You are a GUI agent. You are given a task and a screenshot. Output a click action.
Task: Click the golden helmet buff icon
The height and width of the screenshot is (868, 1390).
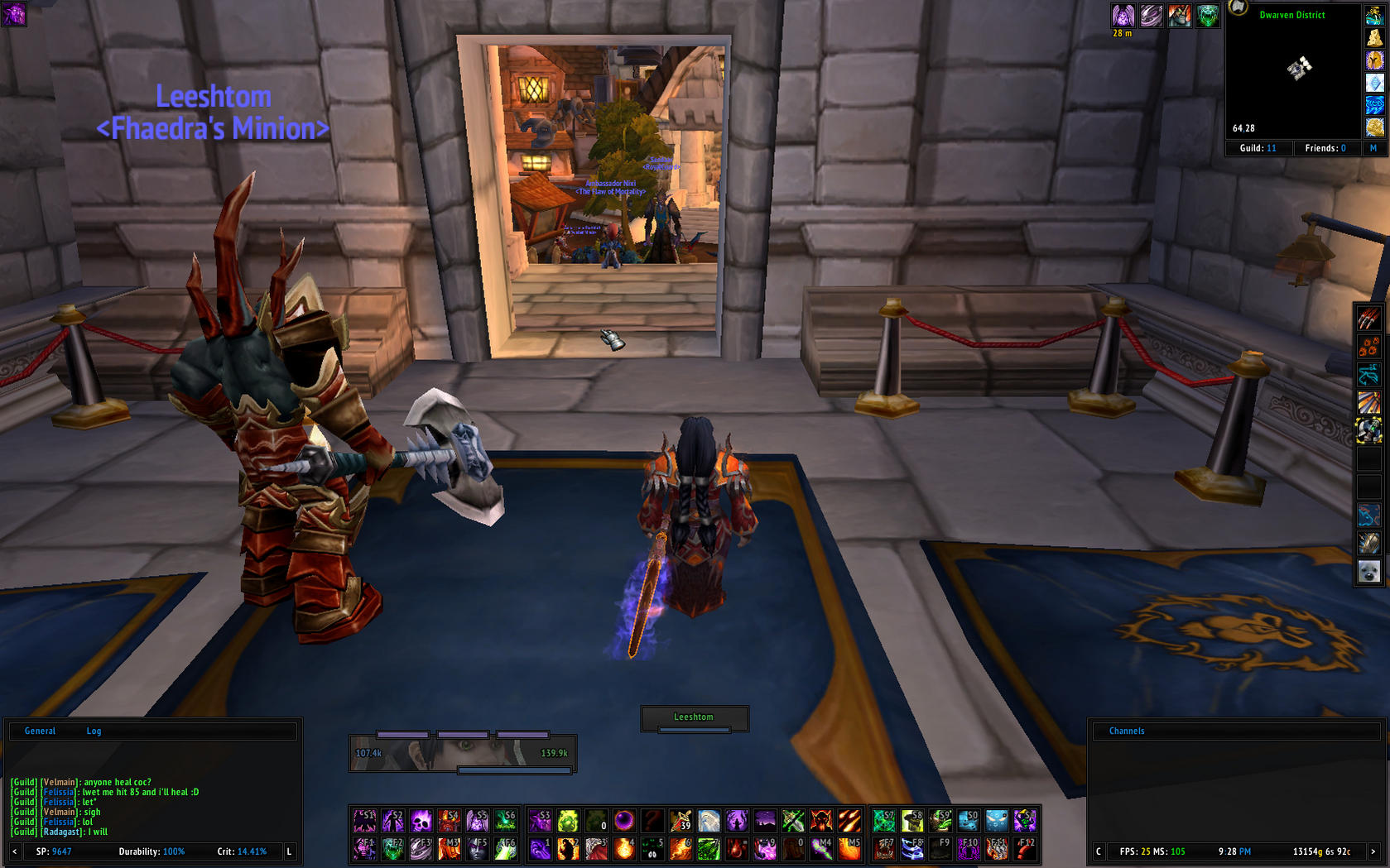[1374, 60]
